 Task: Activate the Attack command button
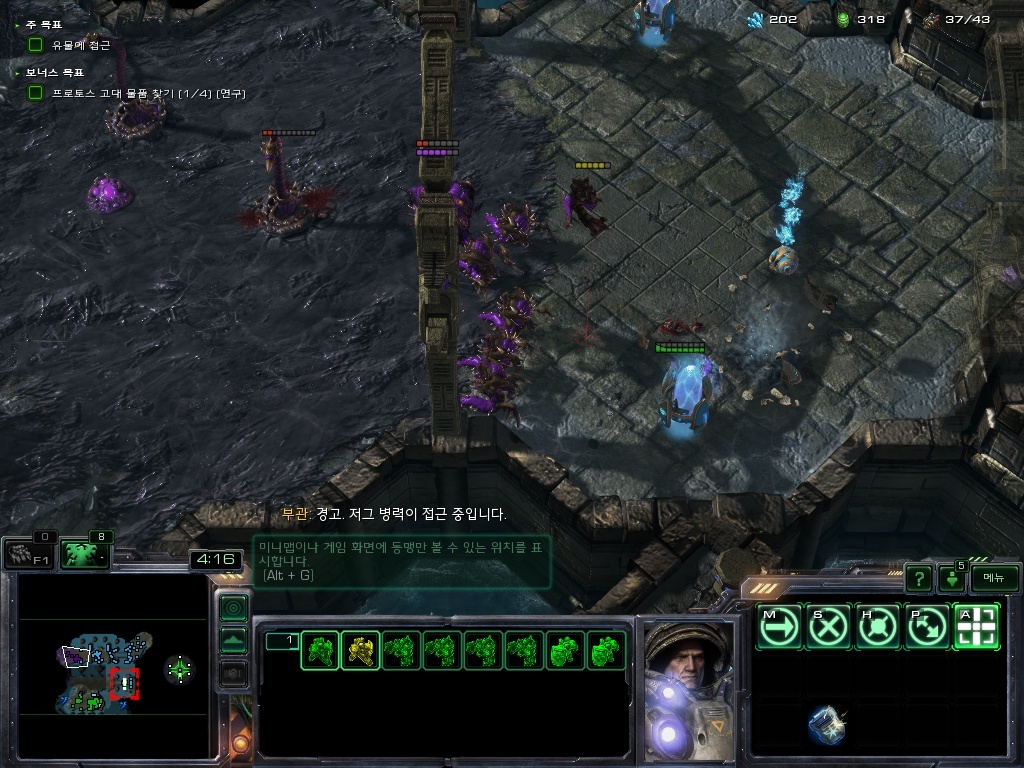(x=976, y=627)
